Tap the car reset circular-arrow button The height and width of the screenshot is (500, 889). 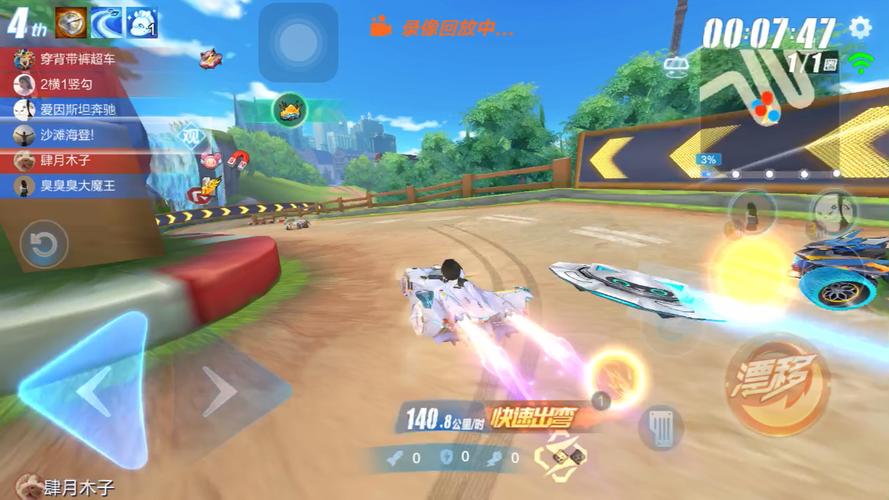[44, 245]
